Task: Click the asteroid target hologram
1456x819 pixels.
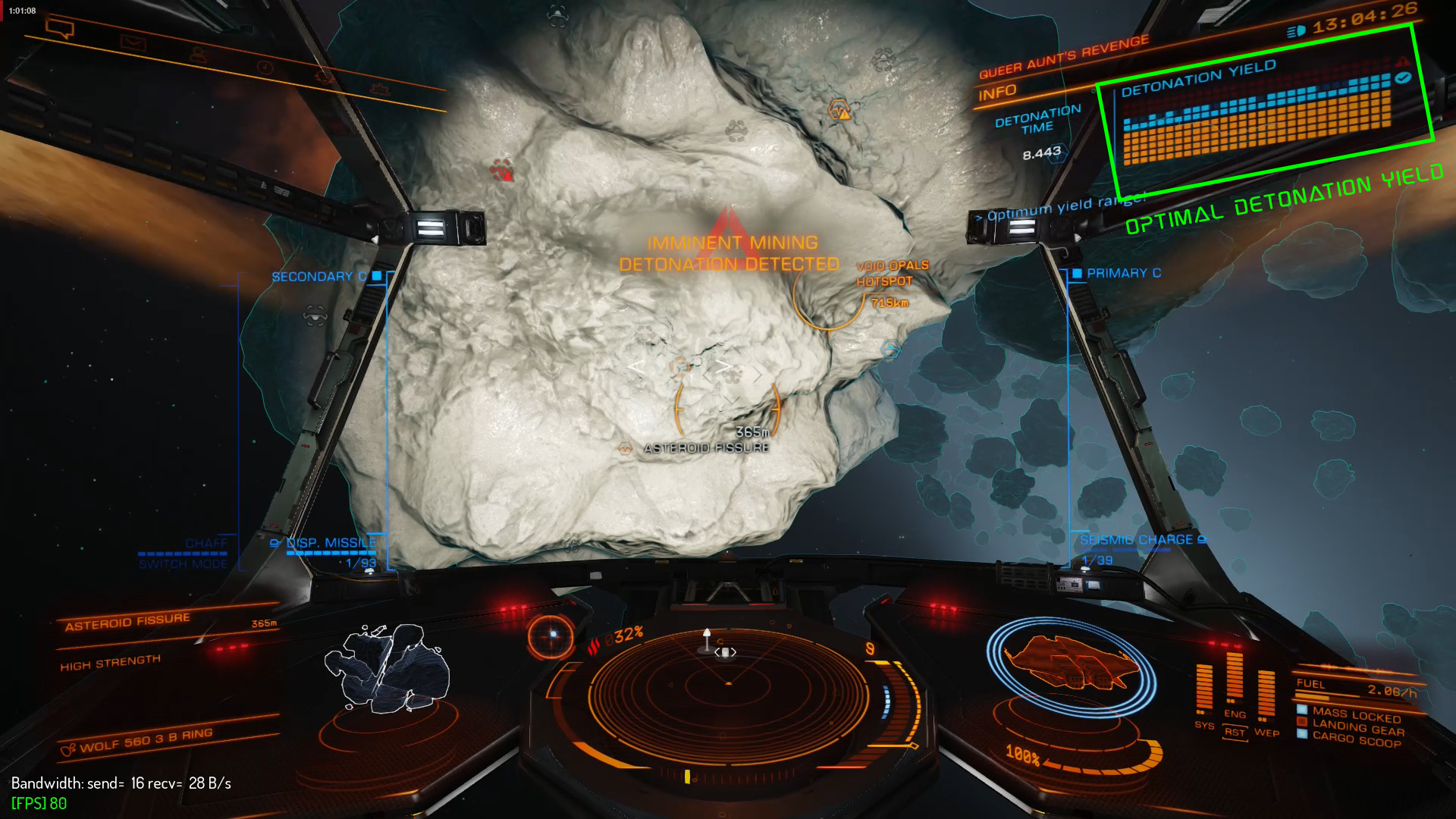Action: pos(388,668)
